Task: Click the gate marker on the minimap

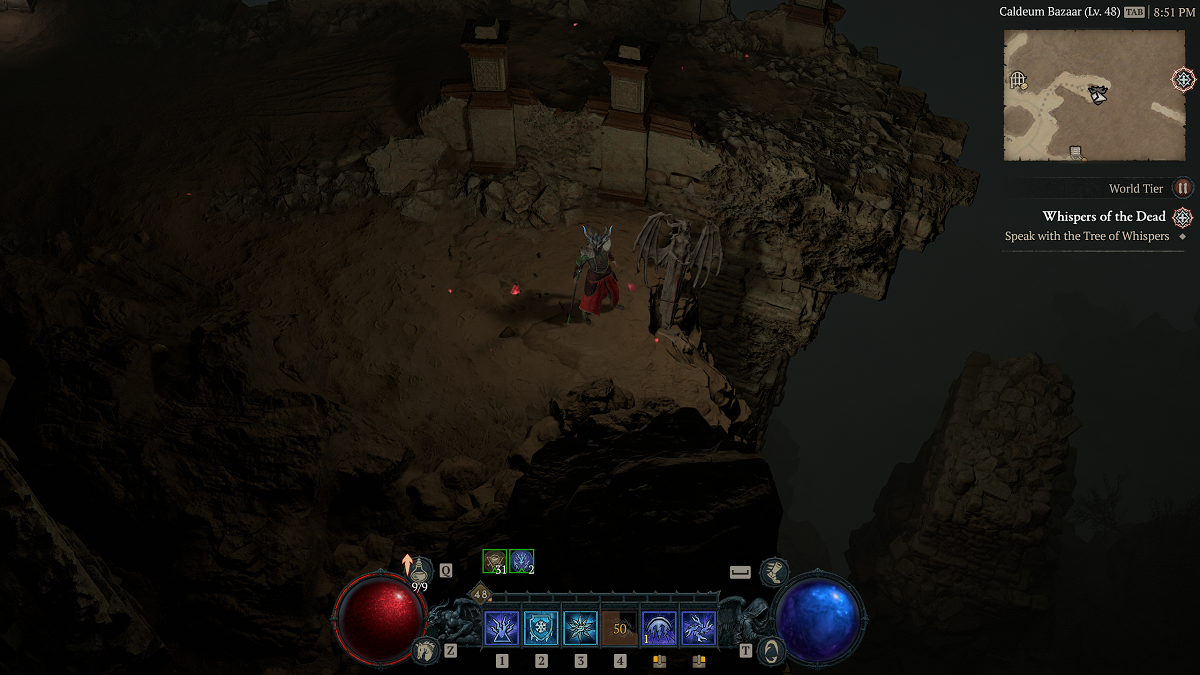Action: (x=1018, y=79)
